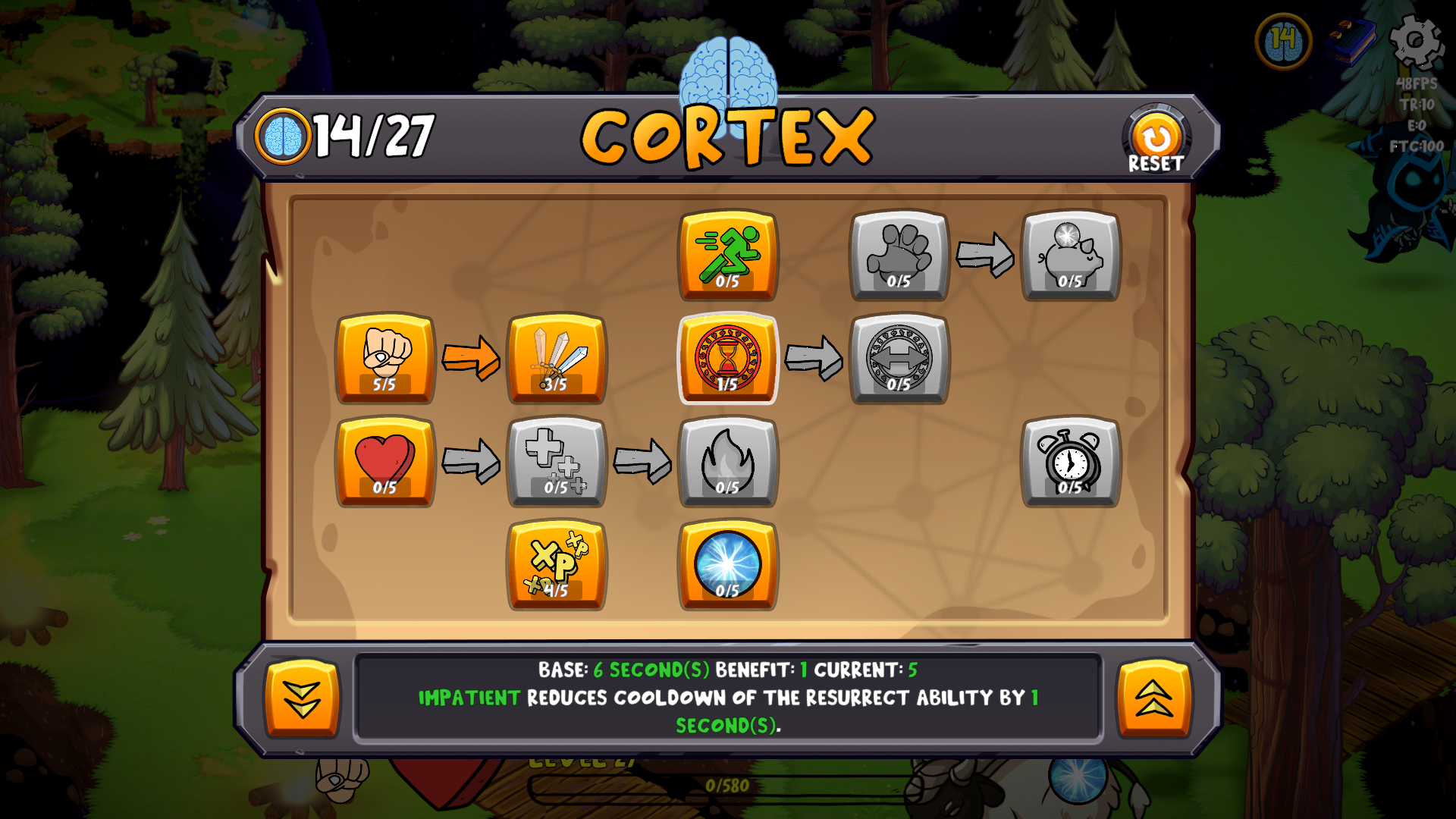This screenshot has height=819, width=1456.
Task: Open the green running speed skill
Action: (x=727, y=255)
